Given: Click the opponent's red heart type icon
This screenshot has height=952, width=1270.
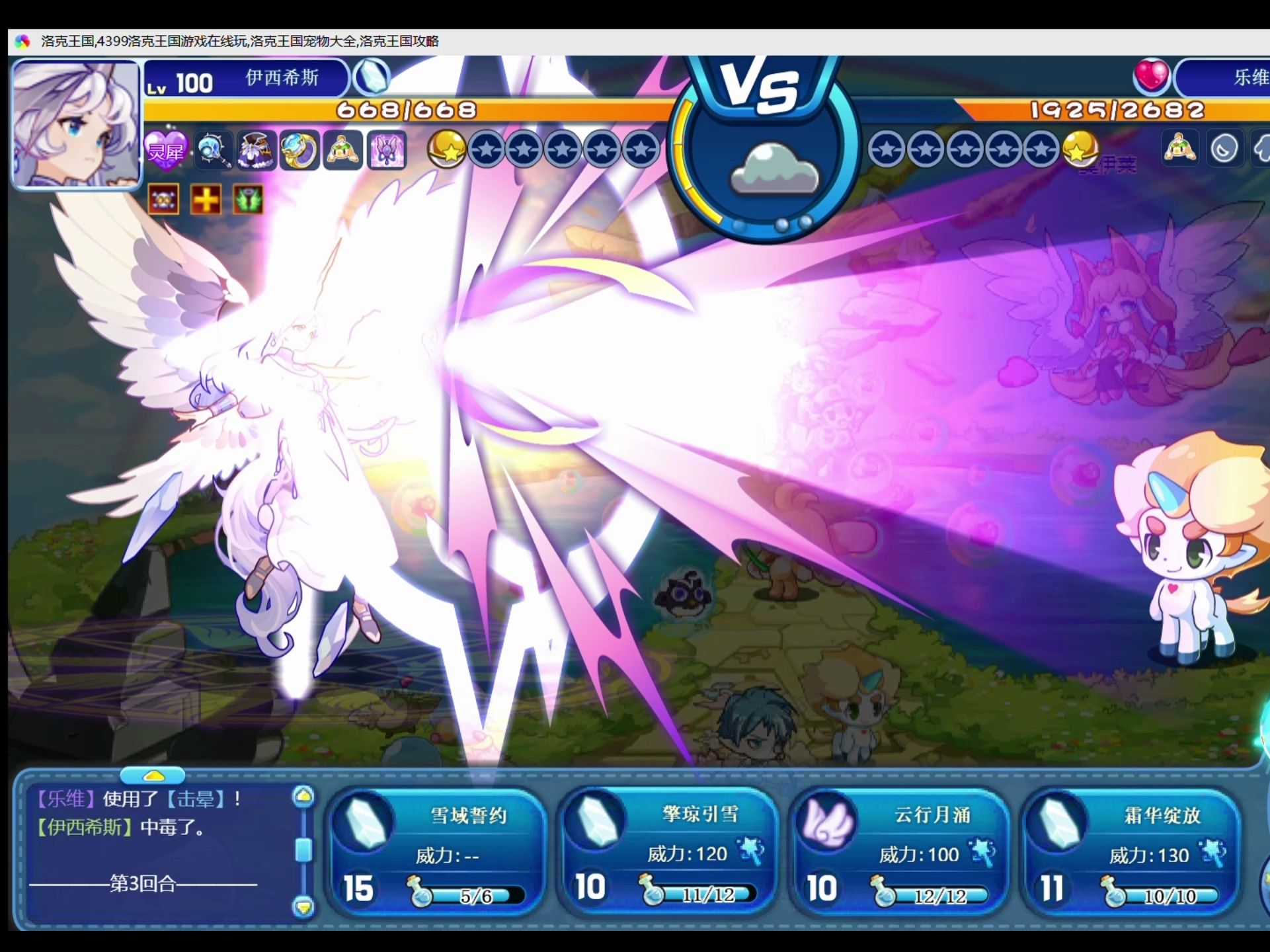Looking at the screenshot, I should (x=1151, y=76).
